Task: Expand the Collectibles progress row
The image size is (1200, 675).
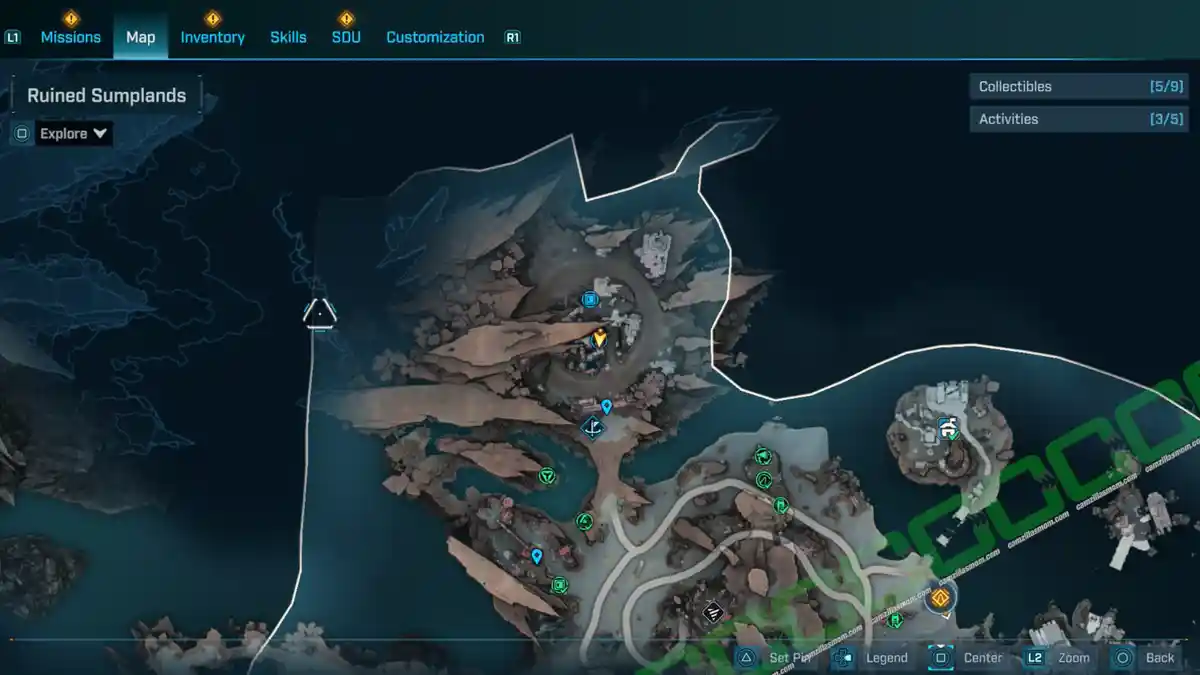Action: (1078, 87)
